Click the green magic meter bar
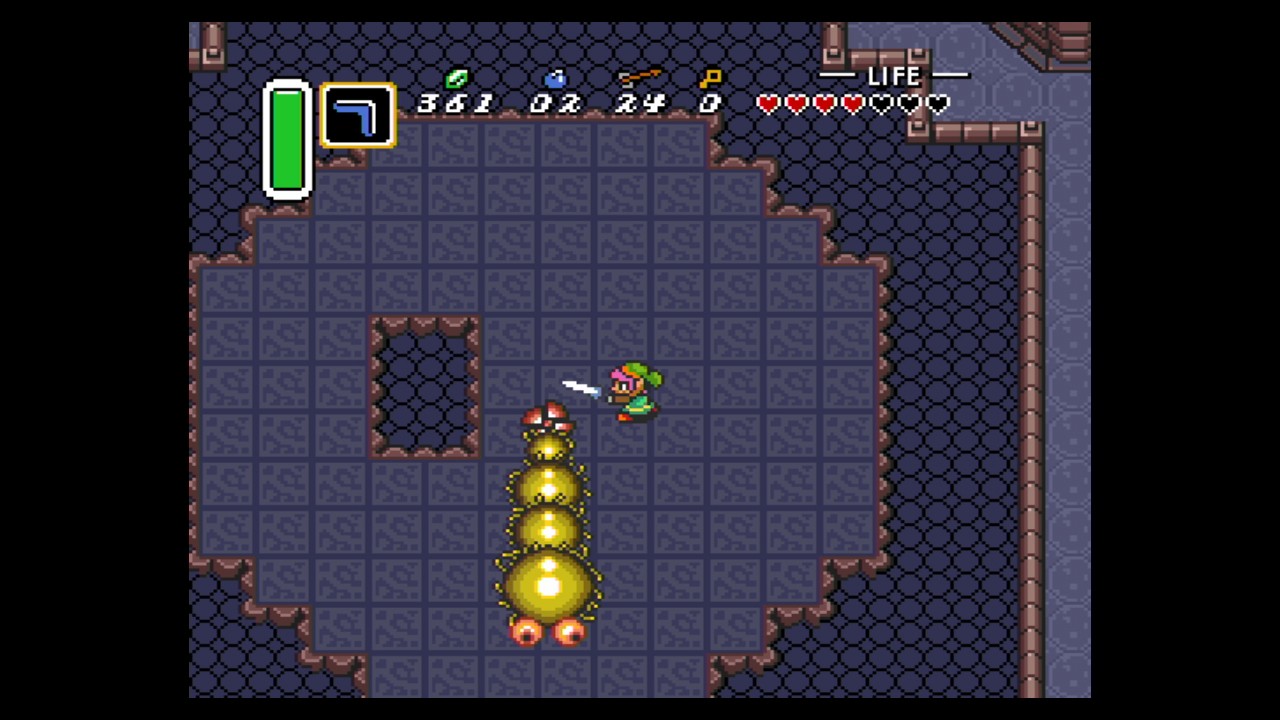This screenshot has width=1280, height=720. [x=287, y=140]
